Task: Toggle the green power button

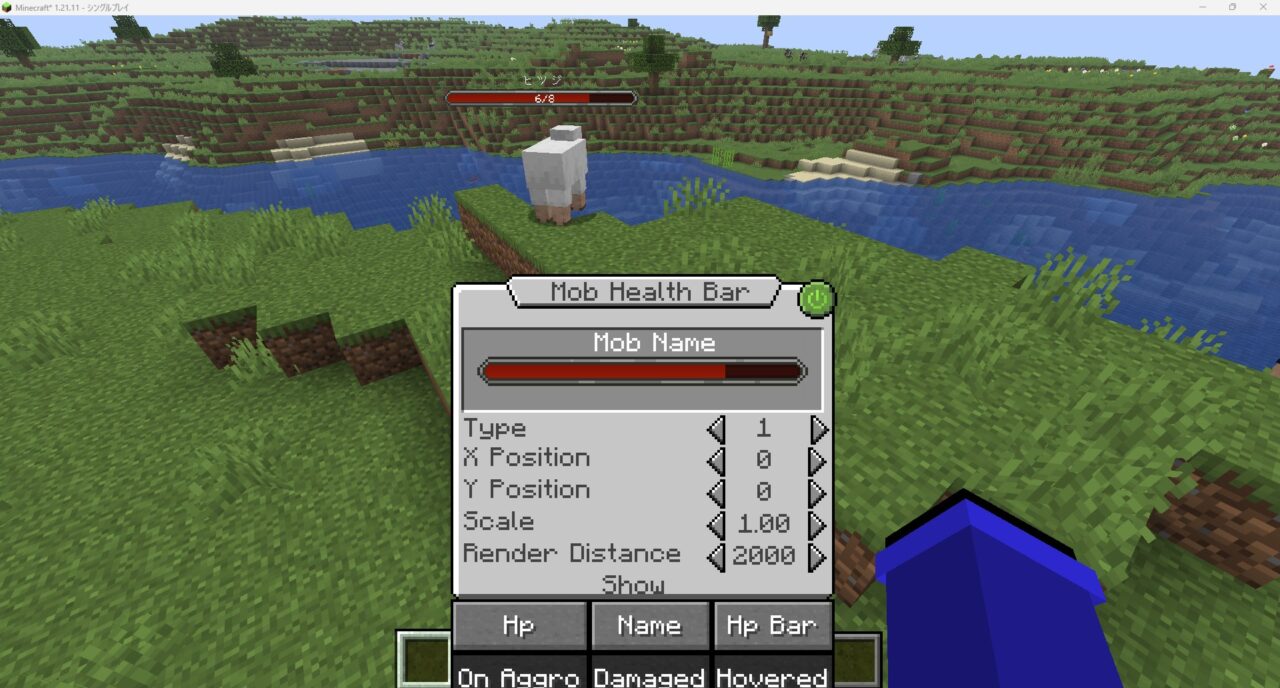Action: [816, 298]
